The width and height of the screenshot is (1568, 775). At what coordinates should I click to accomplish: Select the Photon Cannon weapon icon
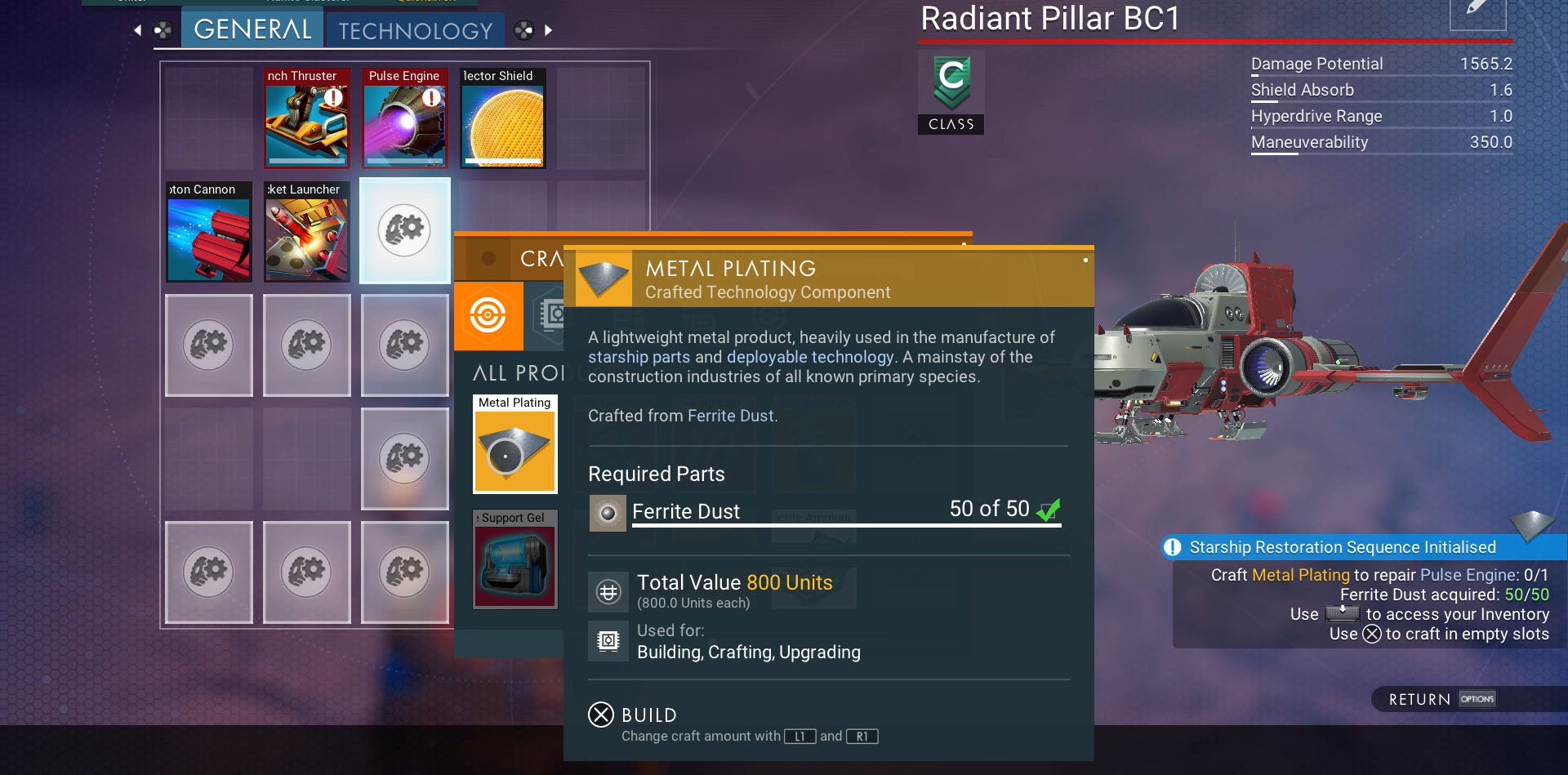[x=209, y=233]
